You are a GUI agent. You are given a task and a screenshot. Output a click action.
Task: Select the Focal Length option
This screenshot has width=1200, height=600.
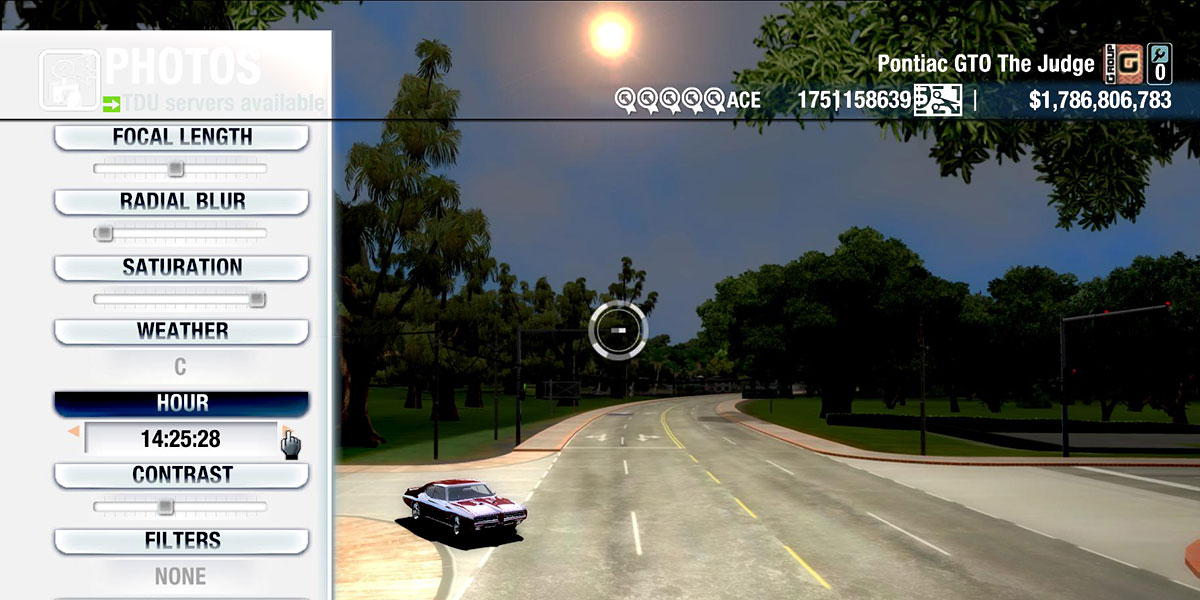tap(181, 137)
